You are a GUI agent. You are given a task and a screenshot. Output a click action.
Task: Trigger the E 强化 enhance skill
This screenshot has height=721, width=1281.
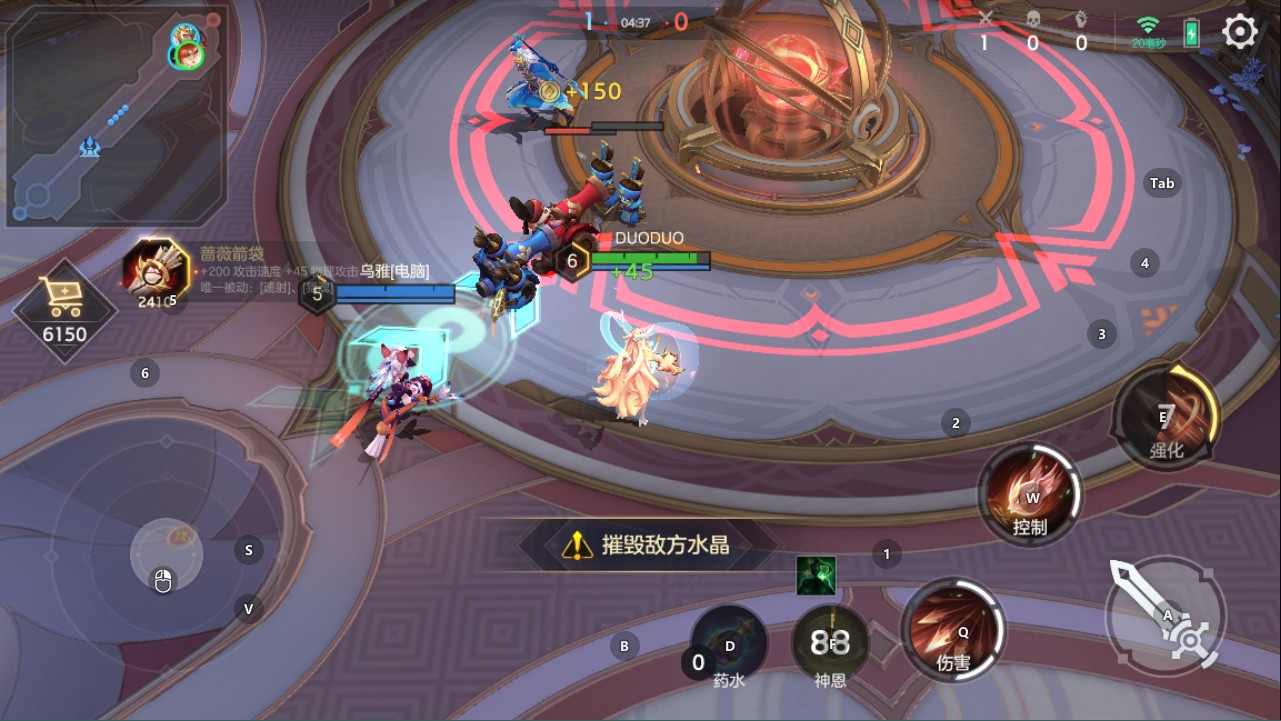pyautogui.click(x=1168, y=414)
